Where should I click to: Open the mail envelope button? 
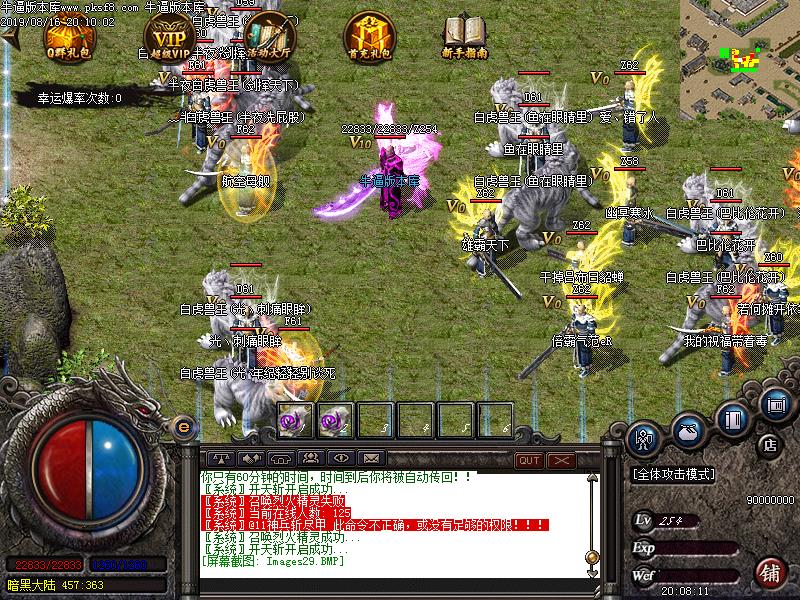(x=371, y=459)
